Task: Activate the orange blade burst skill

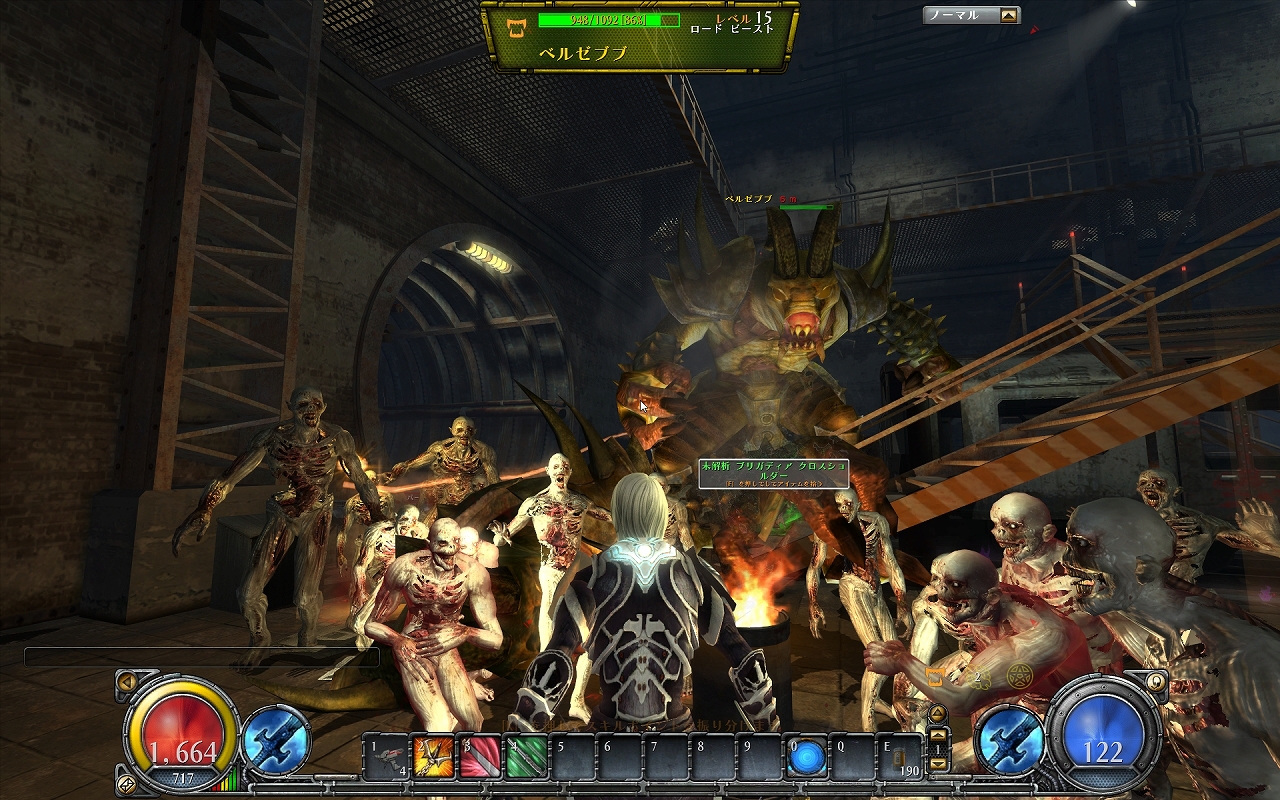Action: click(x=433, y=758)
